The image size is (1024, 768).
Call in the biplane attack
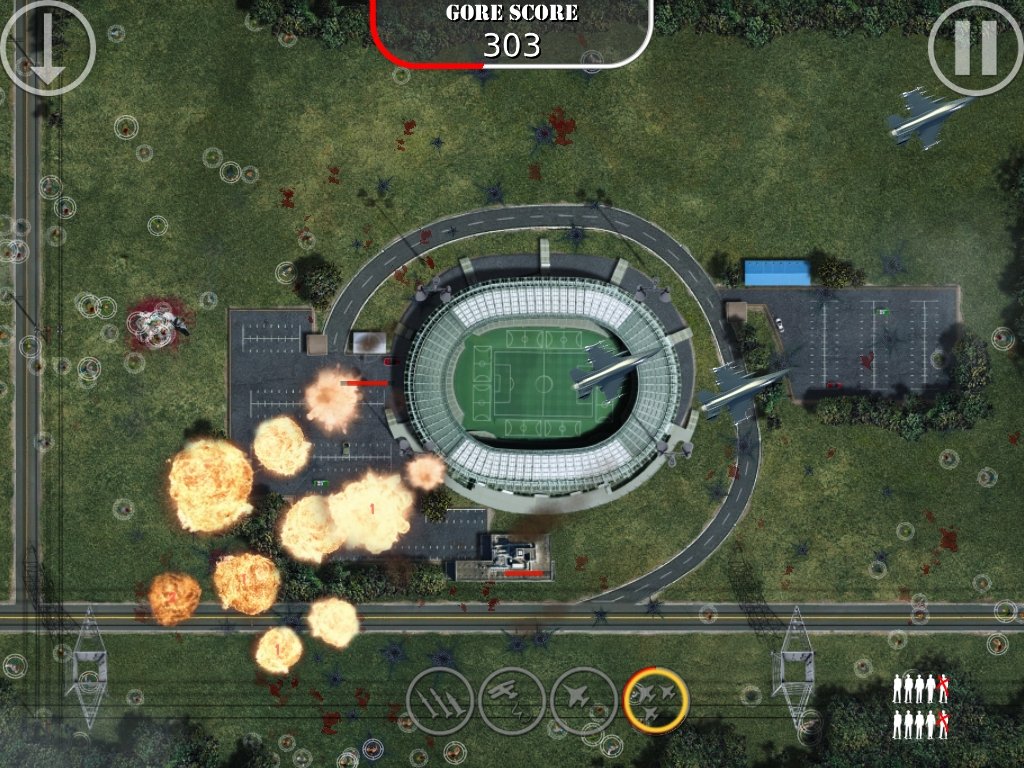tap(511, 700)
